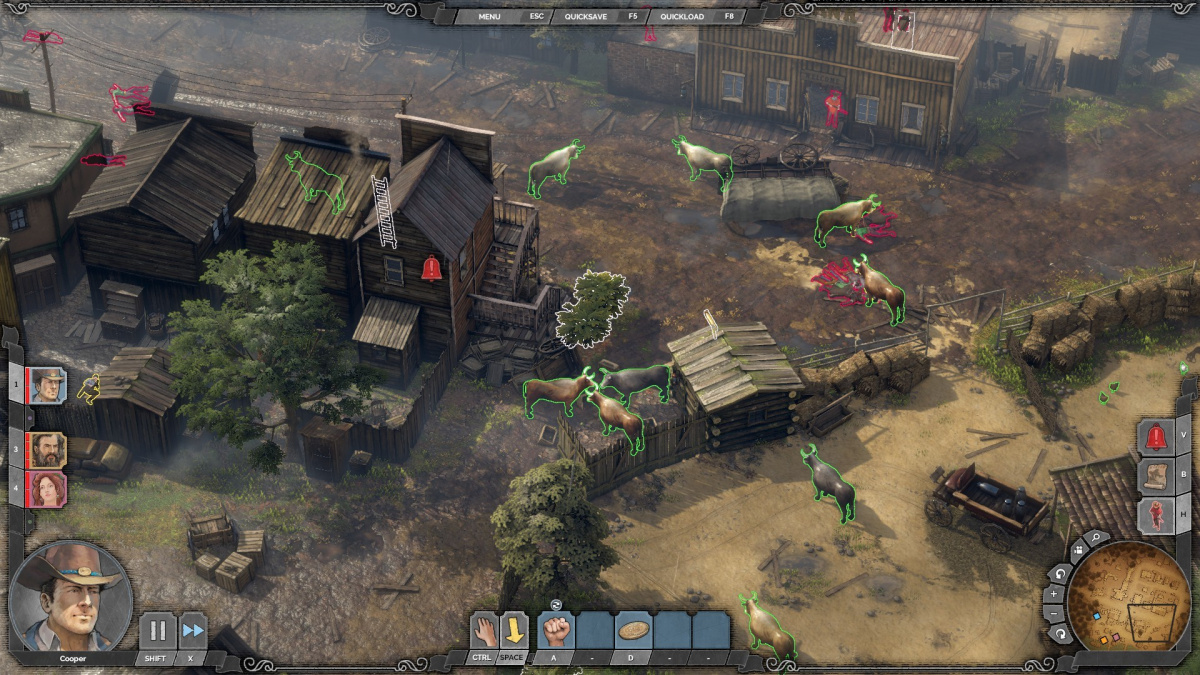Image resolution: width=1200 pixels, height=675 pixels.
Task: Open the parchment scroll objectives button
Action: tap(1156, 476)
